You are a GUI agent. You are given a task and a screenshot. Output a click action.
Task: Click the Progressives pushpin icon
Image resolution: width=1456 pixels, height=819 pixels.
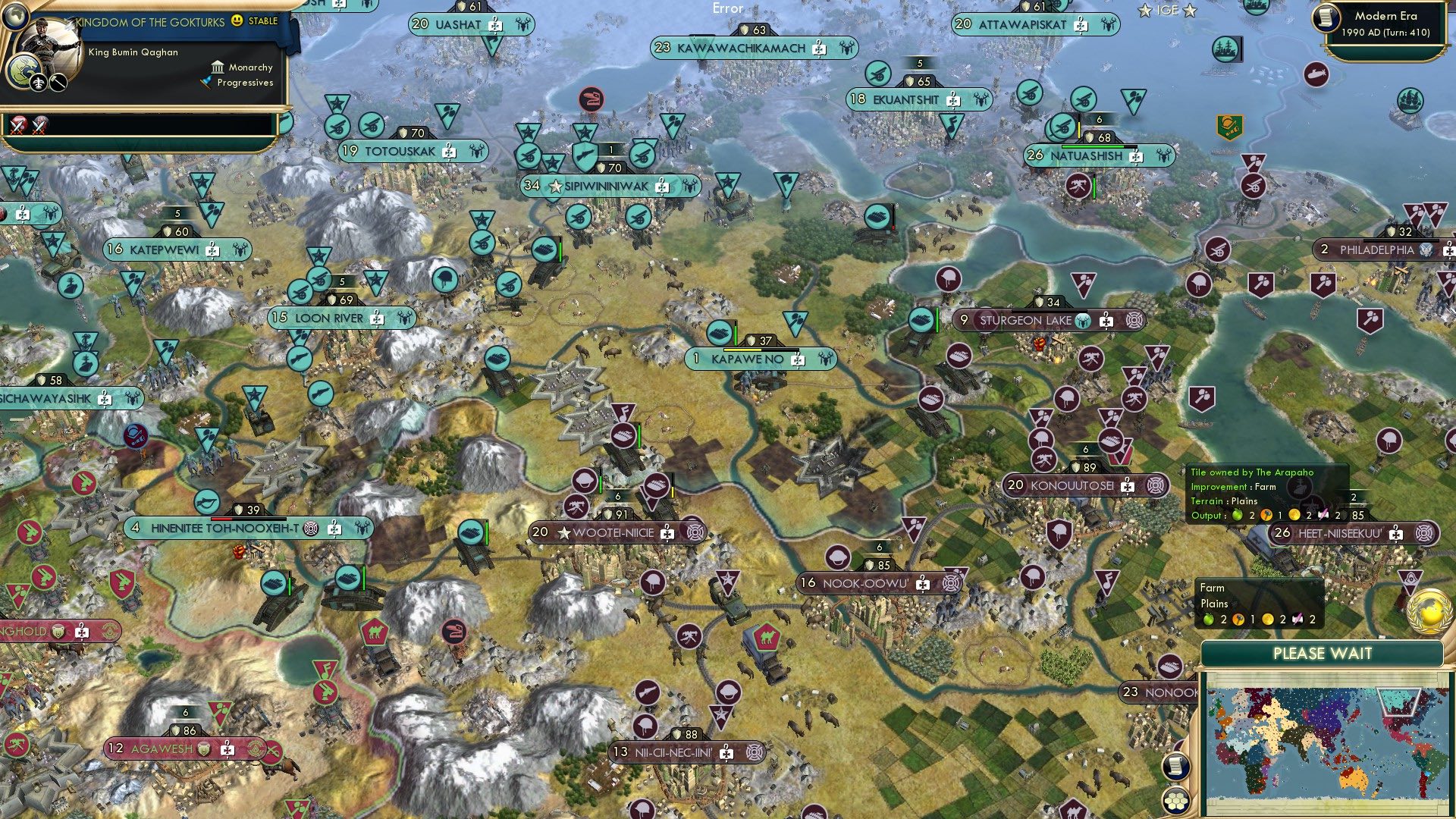pos(206,82)
